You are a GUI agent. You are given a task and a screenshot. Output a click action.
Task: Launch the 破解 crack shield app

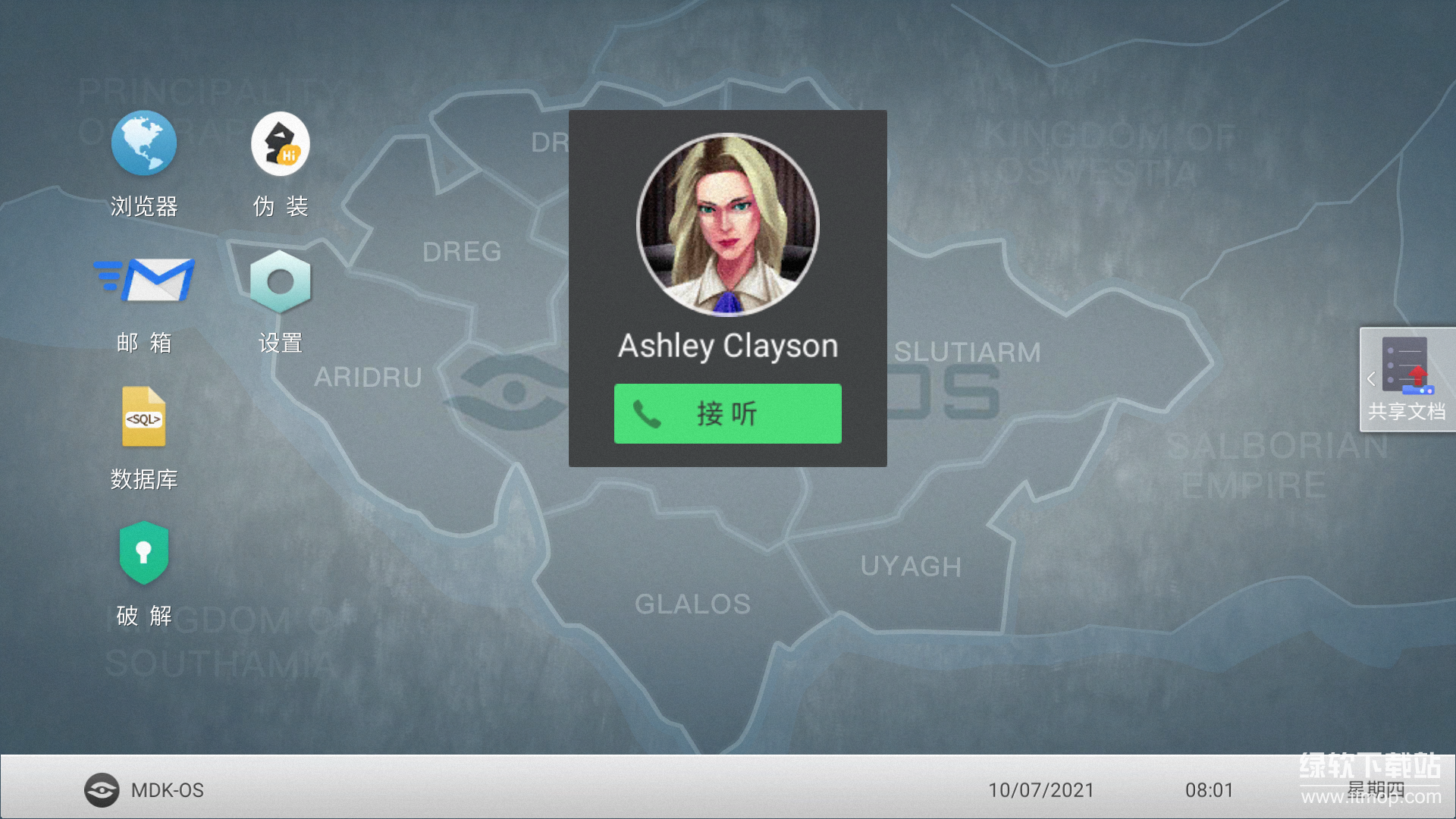[x=144, y=553]
